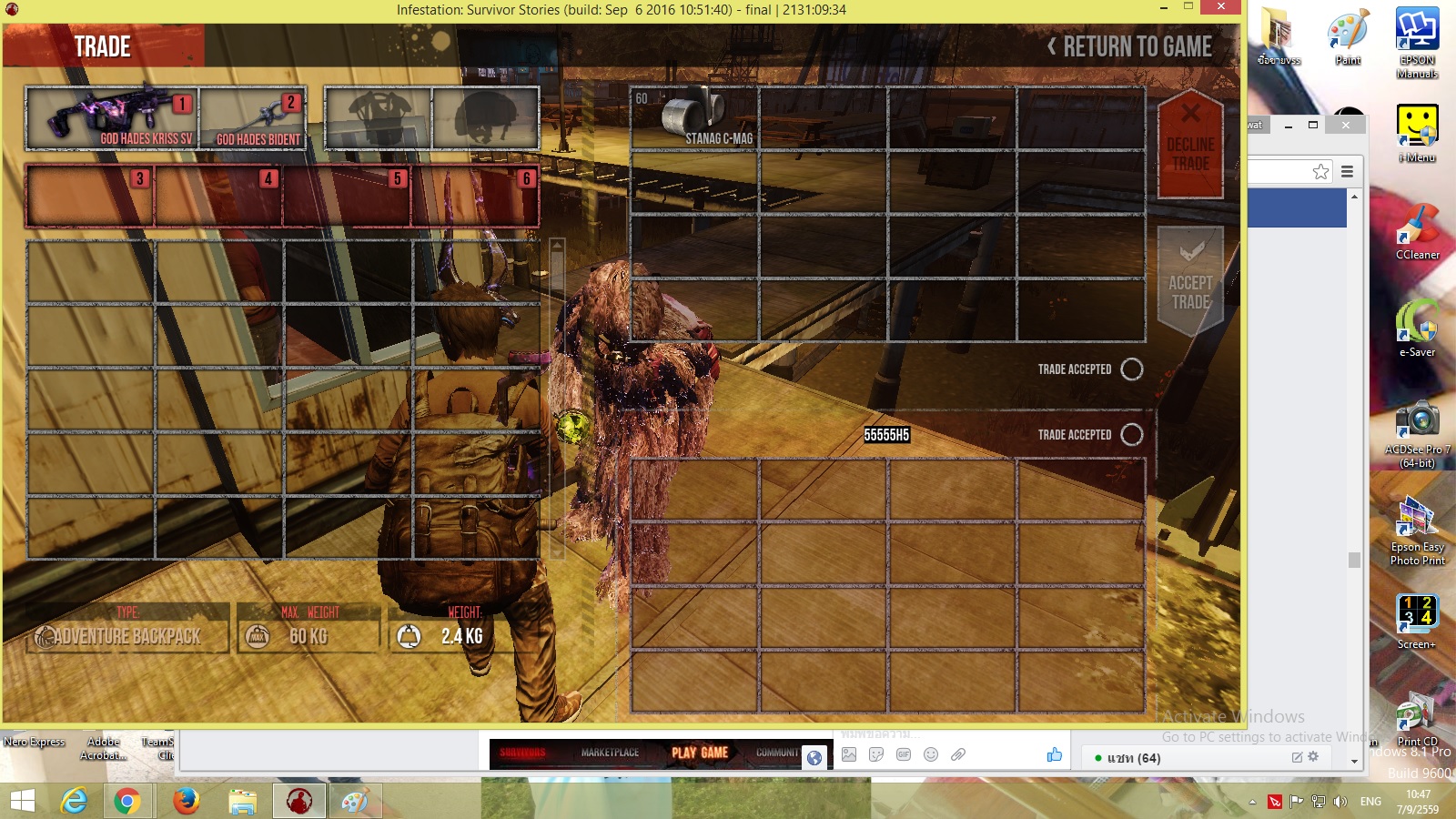
Task: Minimize the game window
Action: [x=1164, y=8]
